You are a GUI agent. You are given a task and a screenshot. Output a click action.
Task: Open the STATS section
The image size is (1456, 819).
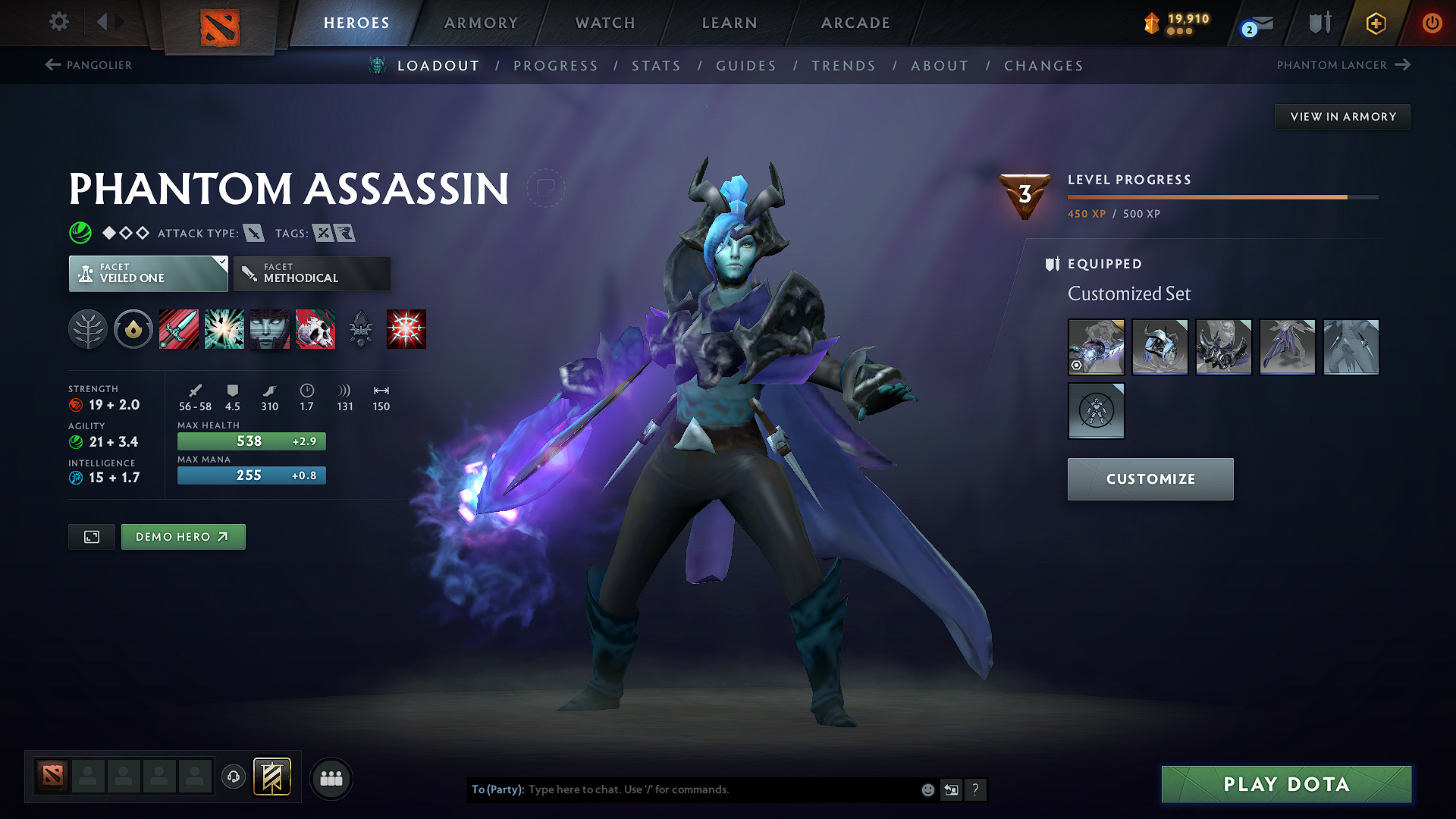[656, 65]
